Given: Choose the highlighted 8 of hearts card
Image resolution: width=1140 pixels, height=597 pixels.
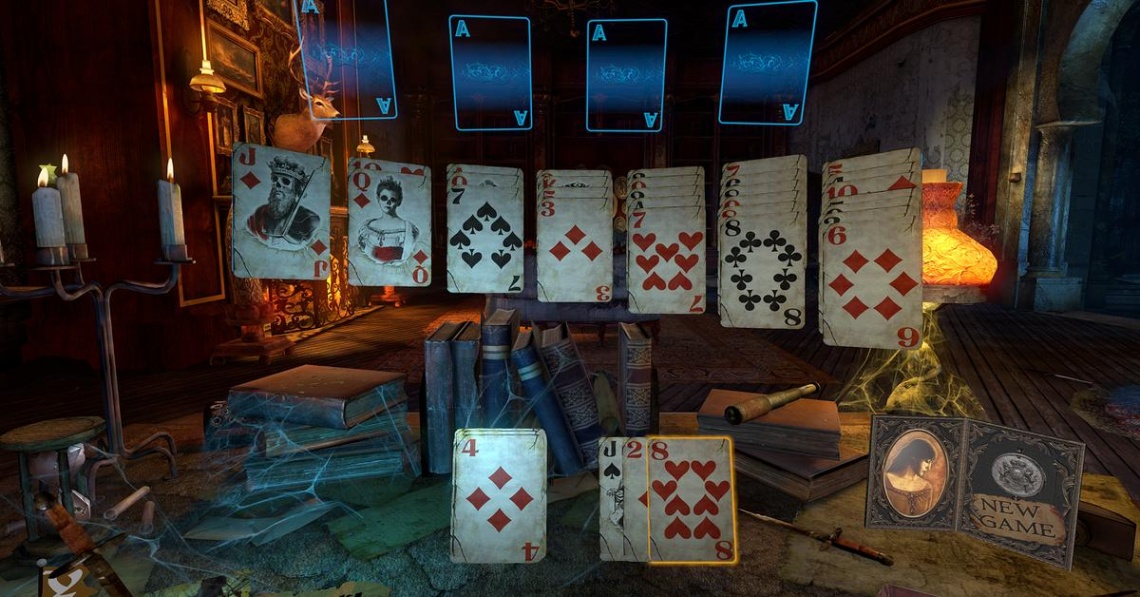Looking at the screenshot, I should click(692, 500).
